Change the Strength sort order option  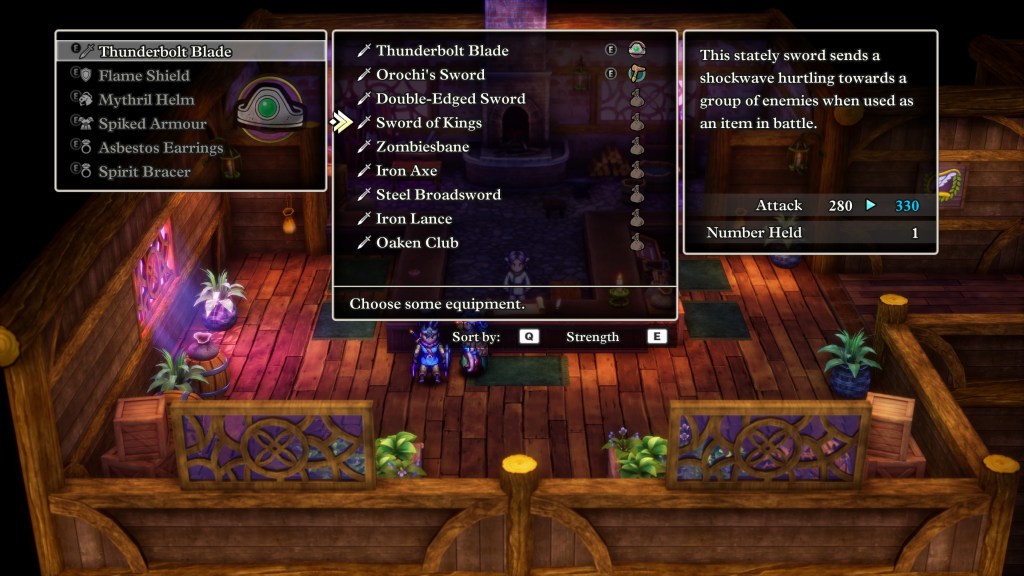tap(592, 337)
